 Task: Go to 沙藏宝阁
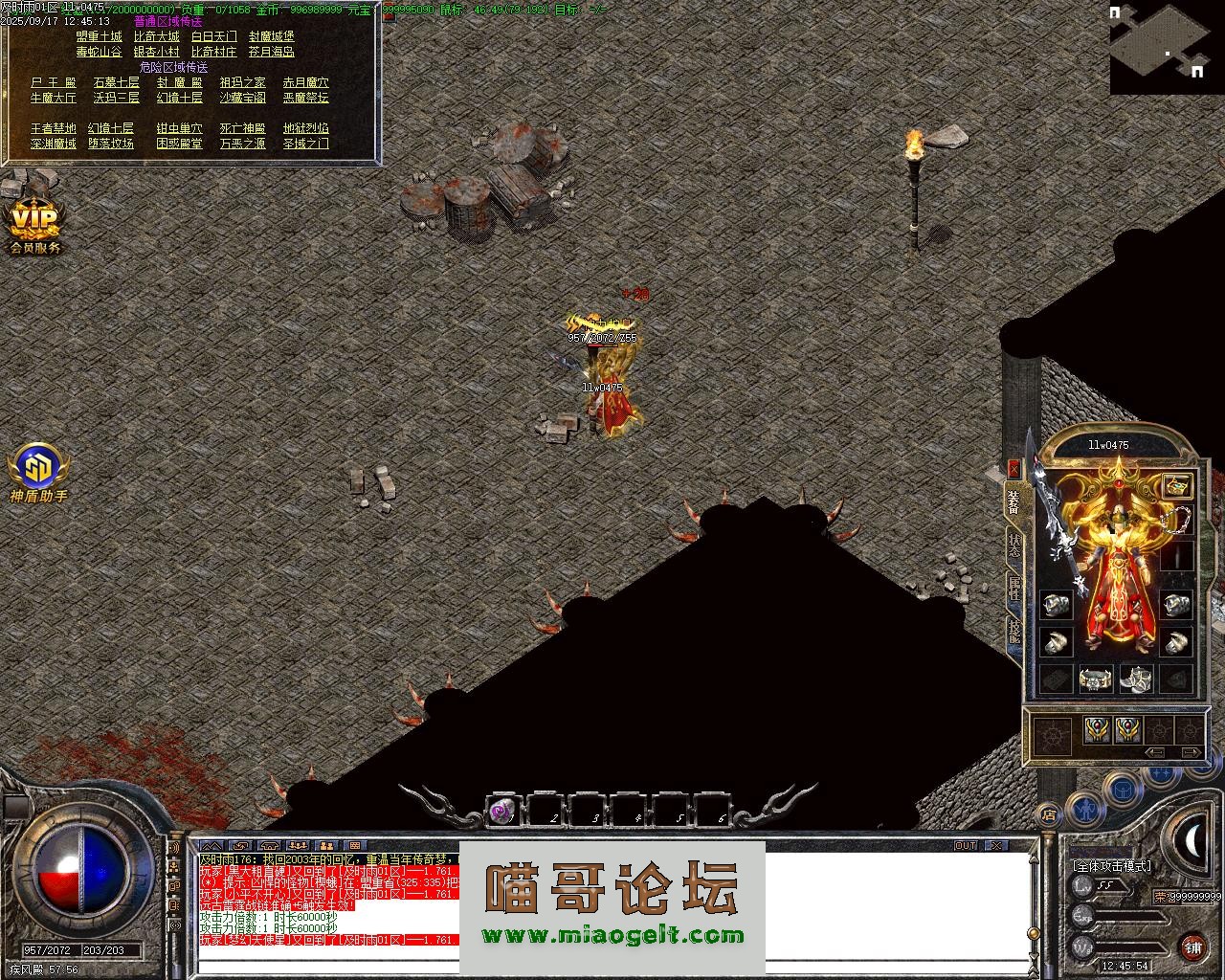click(242, 98)
